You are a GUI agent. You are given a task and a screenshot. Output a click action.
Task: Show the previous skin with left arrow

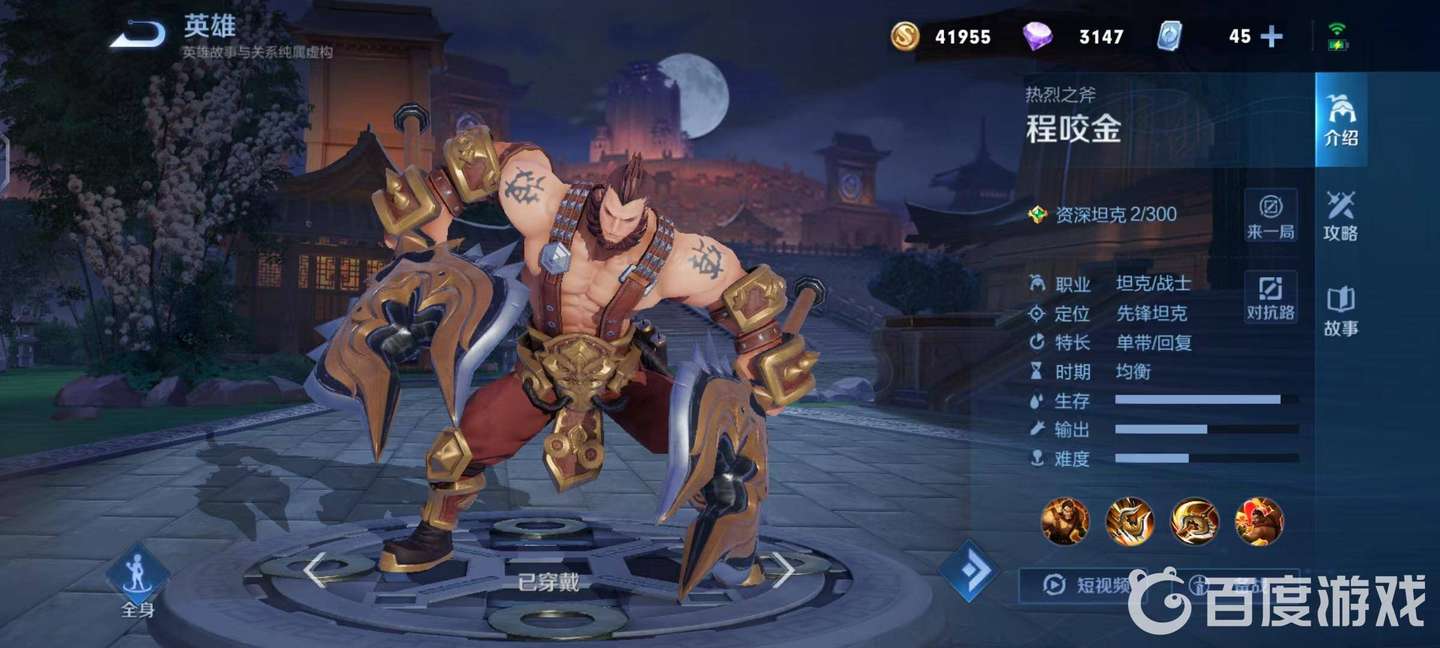[x=315, y=571]
